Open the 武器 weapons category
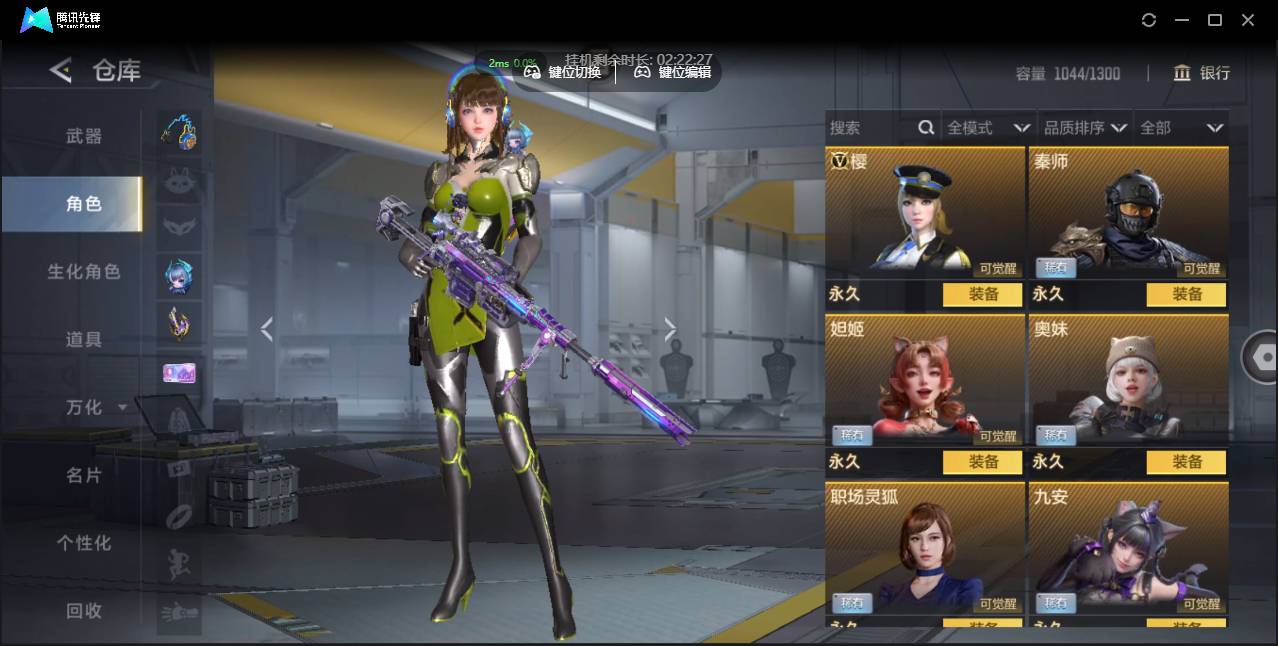1278x646 pixels. coord(84,136)
